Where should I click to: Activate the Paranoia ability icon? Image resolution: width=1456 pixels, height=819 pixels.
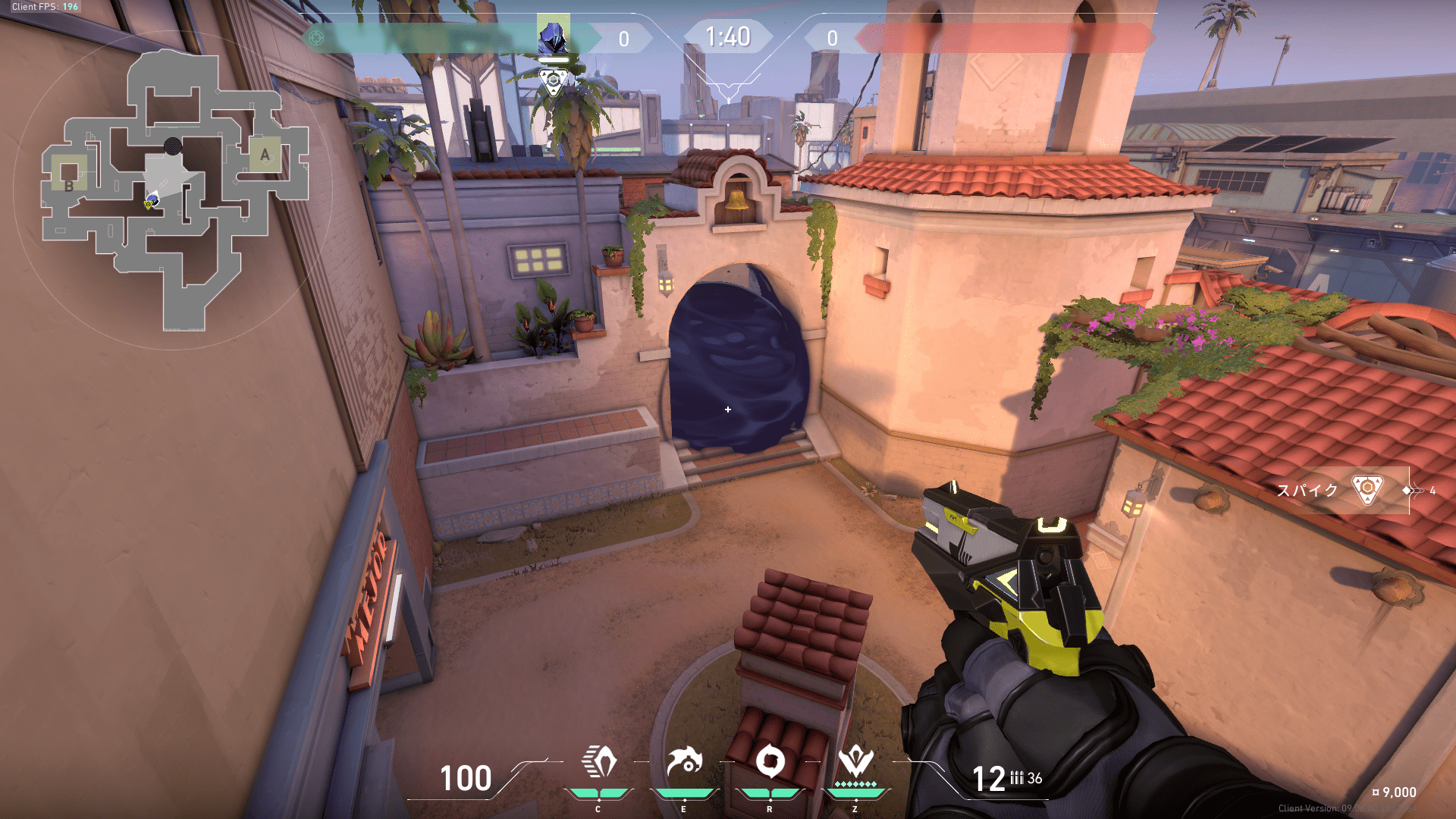coord(684,763)
